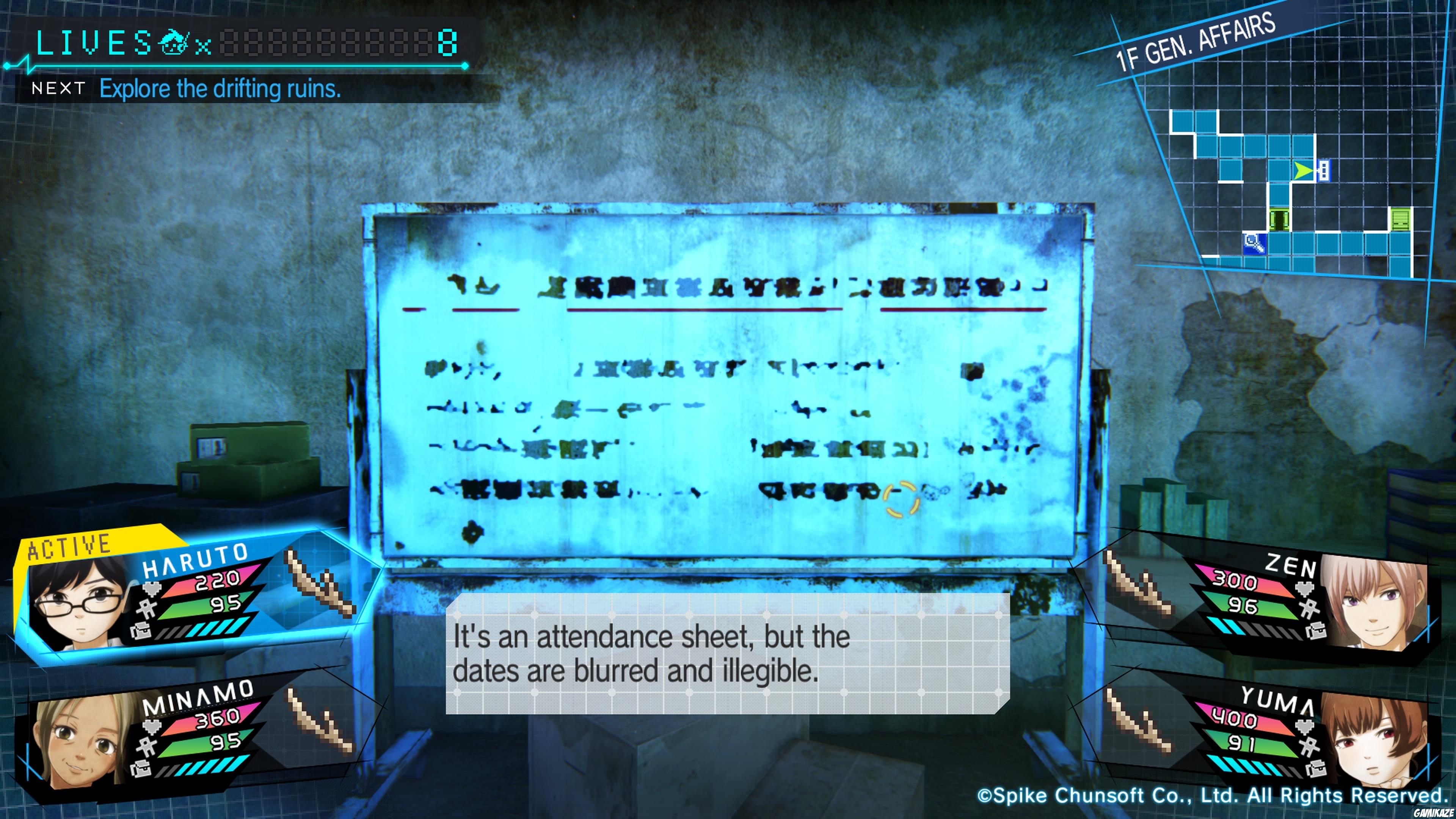Click the green arrow player marker on the minimap
The width and height of the screenshot is (1456, 819).
[1304, 171]
